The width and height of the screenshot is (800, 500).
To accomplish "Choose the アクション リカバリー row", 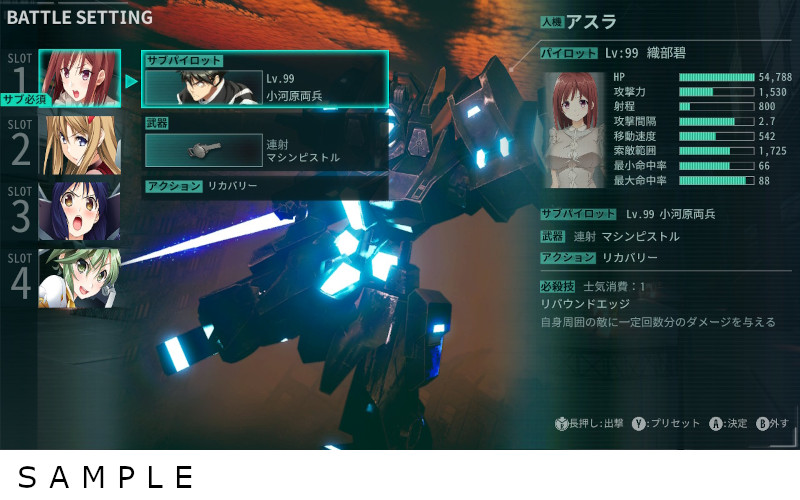I will pos(265,186).
